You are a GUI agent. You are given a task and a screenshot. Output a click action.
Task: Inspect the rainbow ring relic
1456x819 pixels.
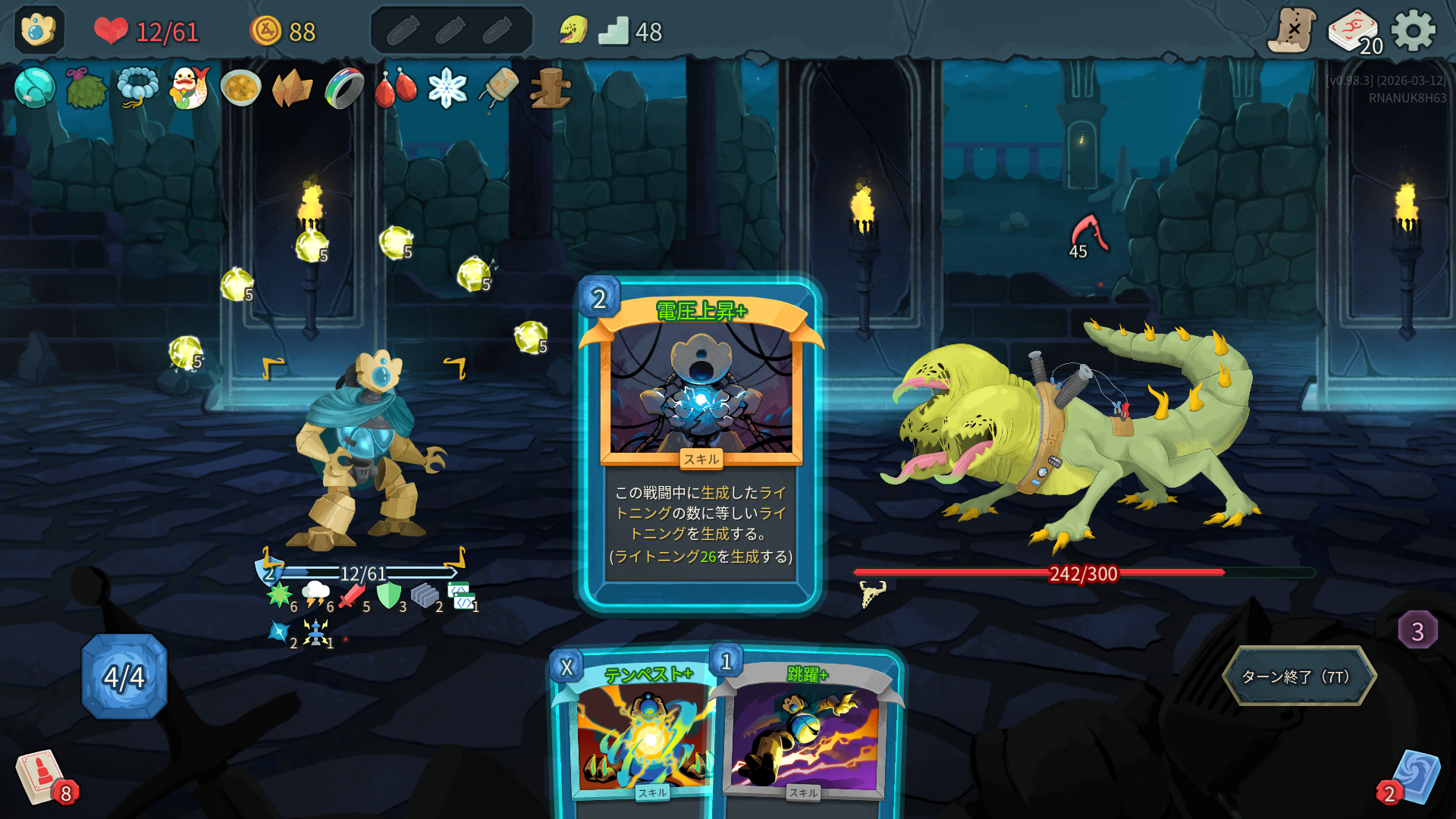[x=344, y=88]
